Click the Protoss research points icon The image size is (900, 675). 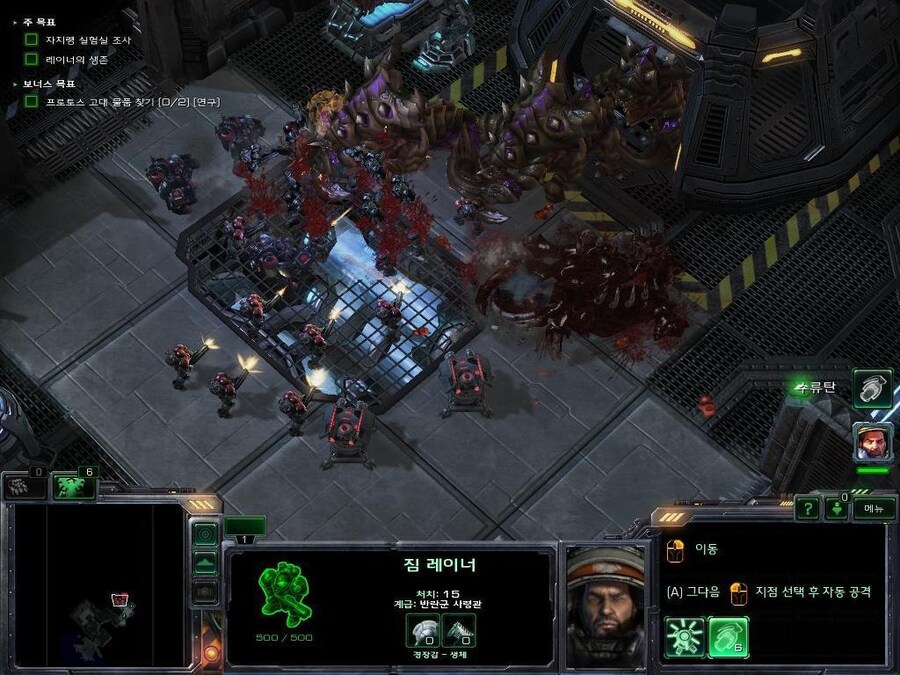click(x=23, y=486)
